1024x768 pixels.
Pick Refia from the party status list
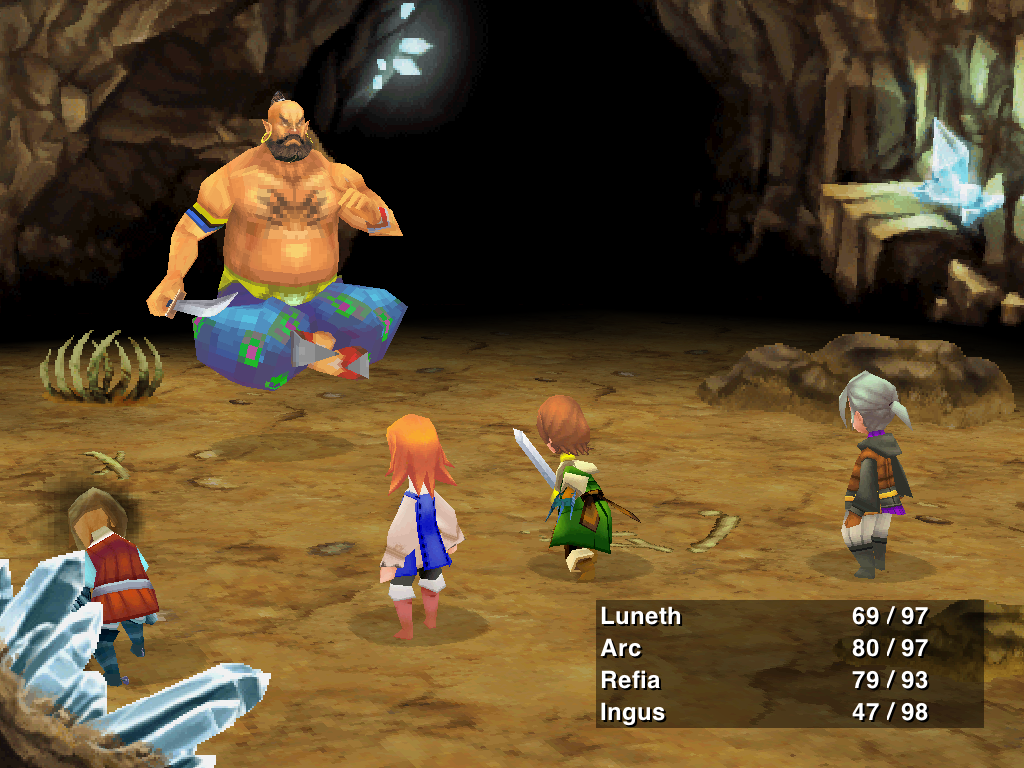[631, 680]
